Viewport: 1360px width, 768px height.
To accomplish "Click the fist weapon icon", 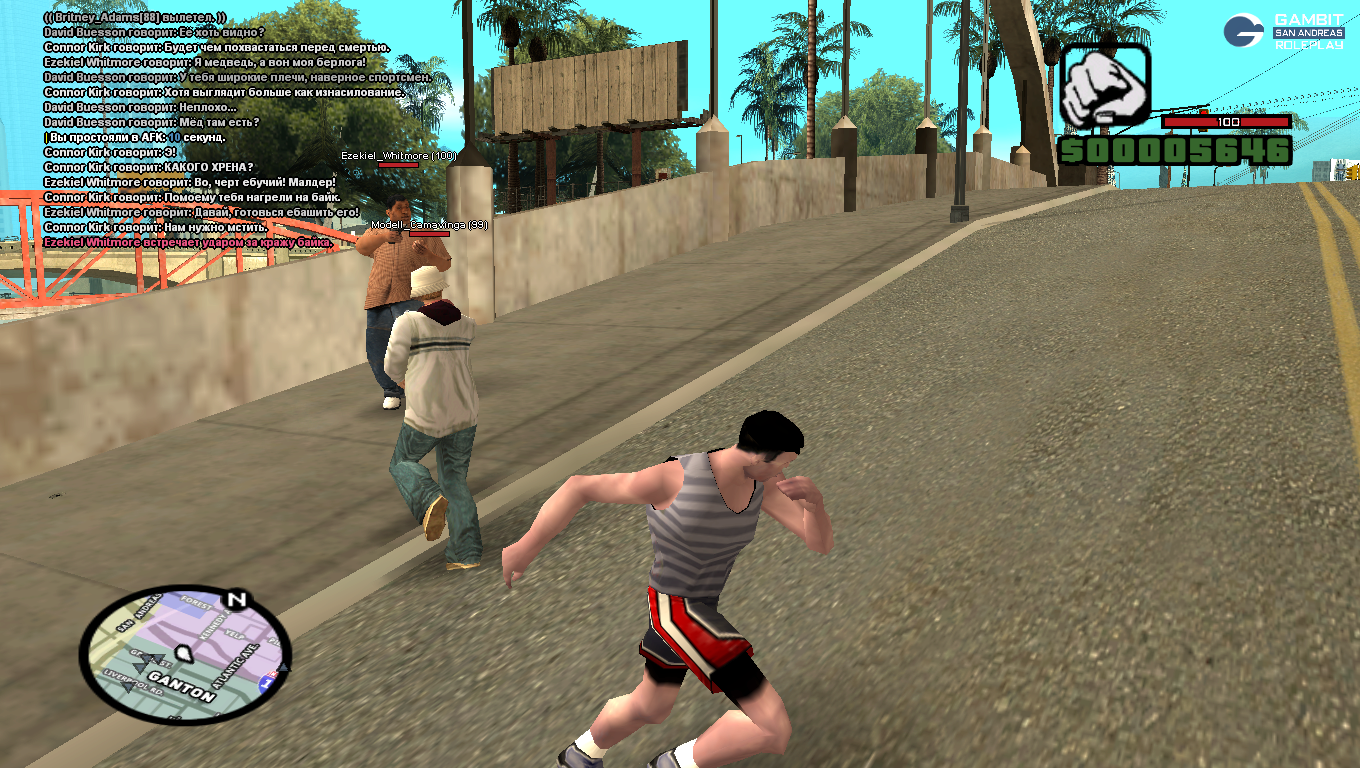I will point(1104,86).
